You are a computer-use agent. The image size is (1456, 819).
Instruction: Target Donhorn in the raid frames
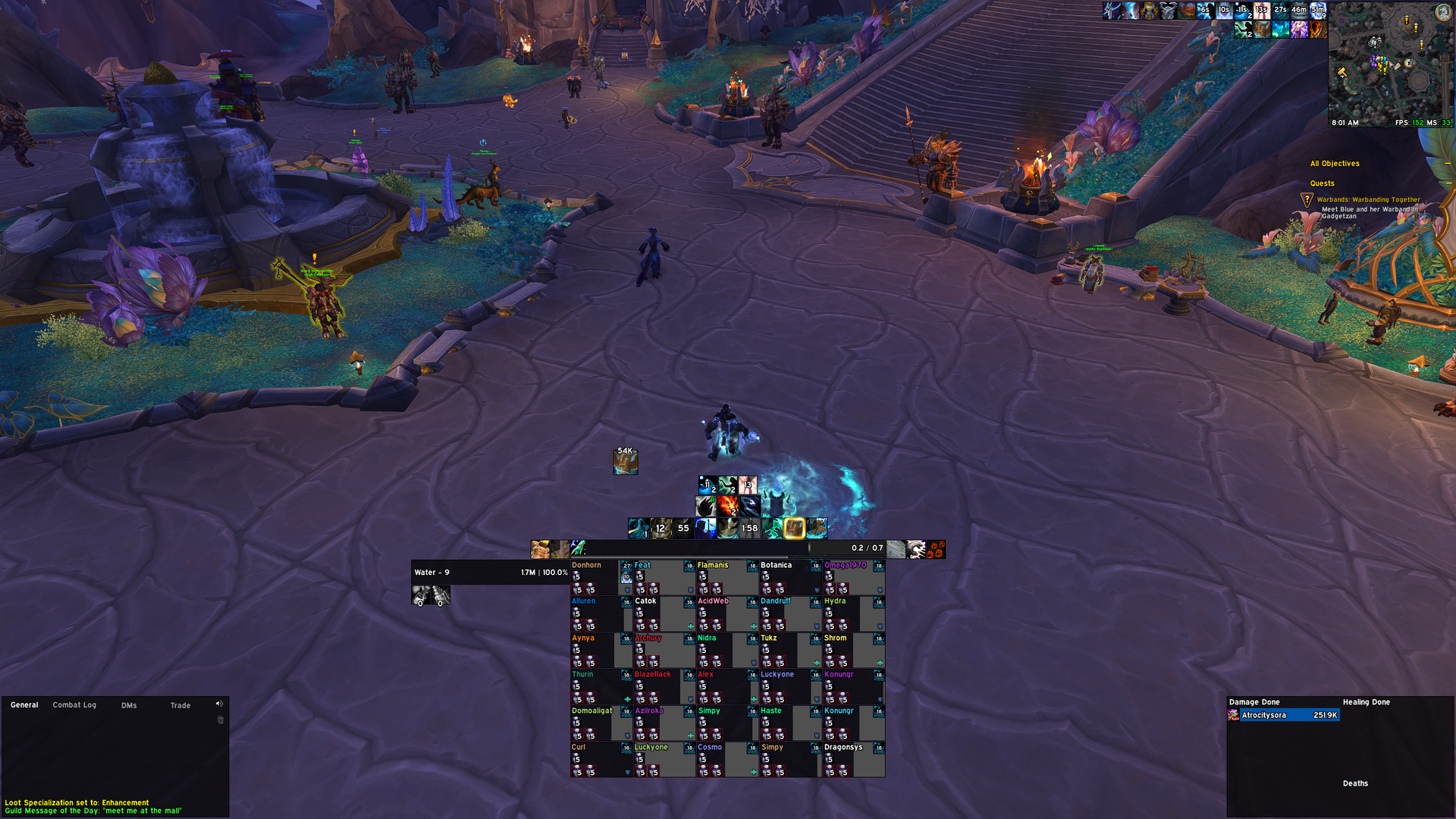595,578
